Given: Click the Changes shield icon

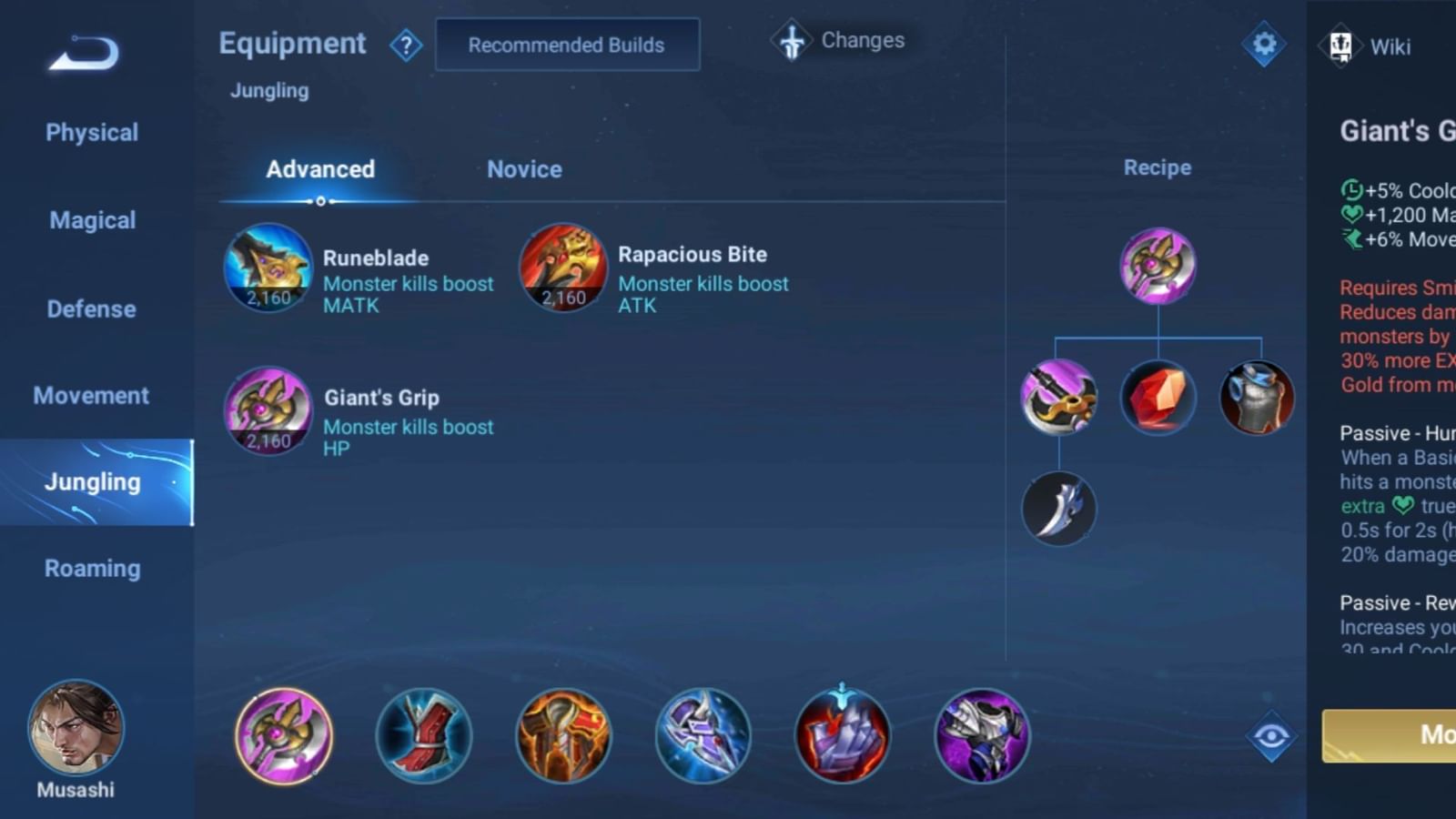Looking at the screenshot, I should tap(791, 40).
